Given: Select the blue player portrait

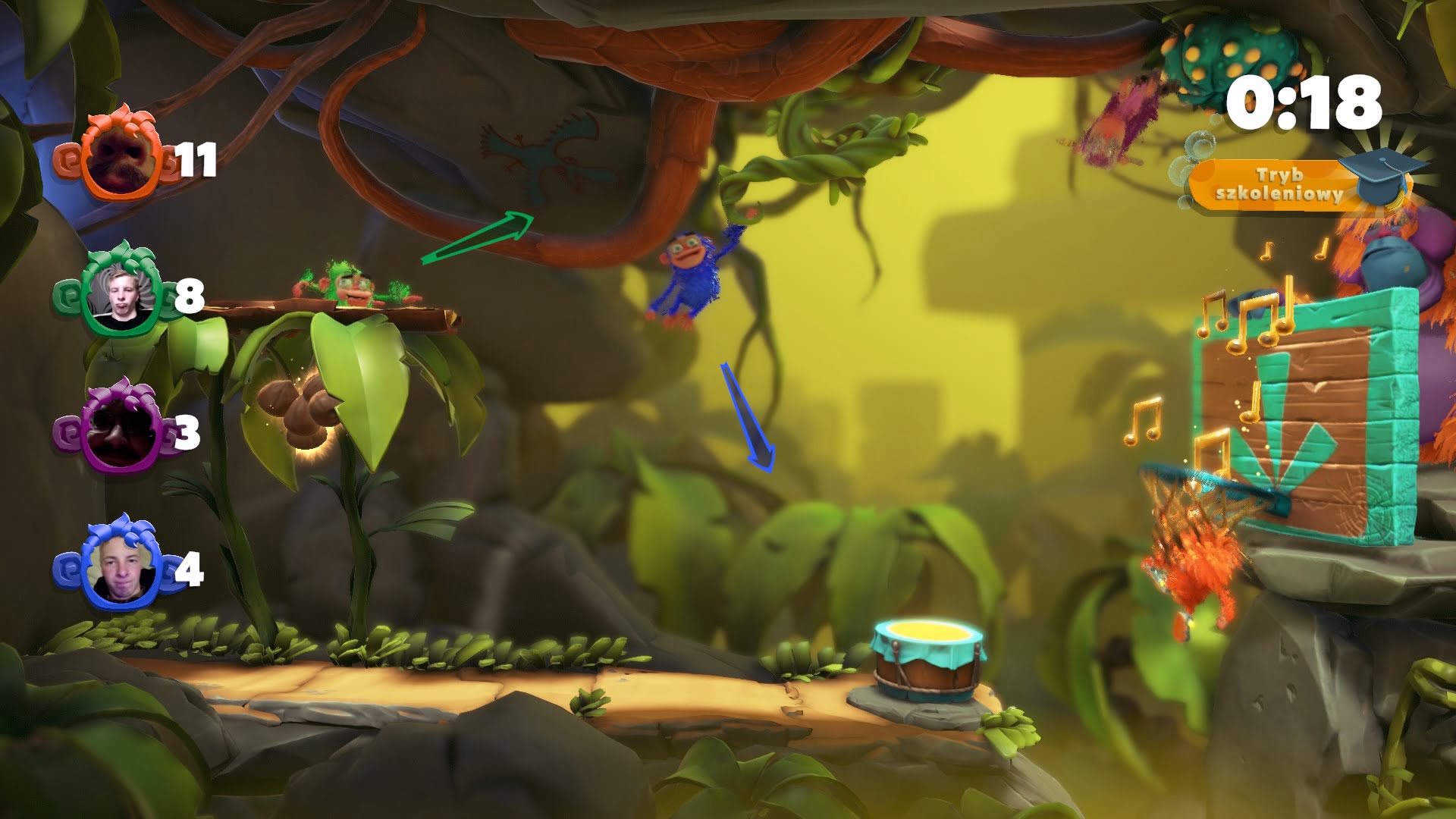Looking at the screenshot, I should 121,570.
